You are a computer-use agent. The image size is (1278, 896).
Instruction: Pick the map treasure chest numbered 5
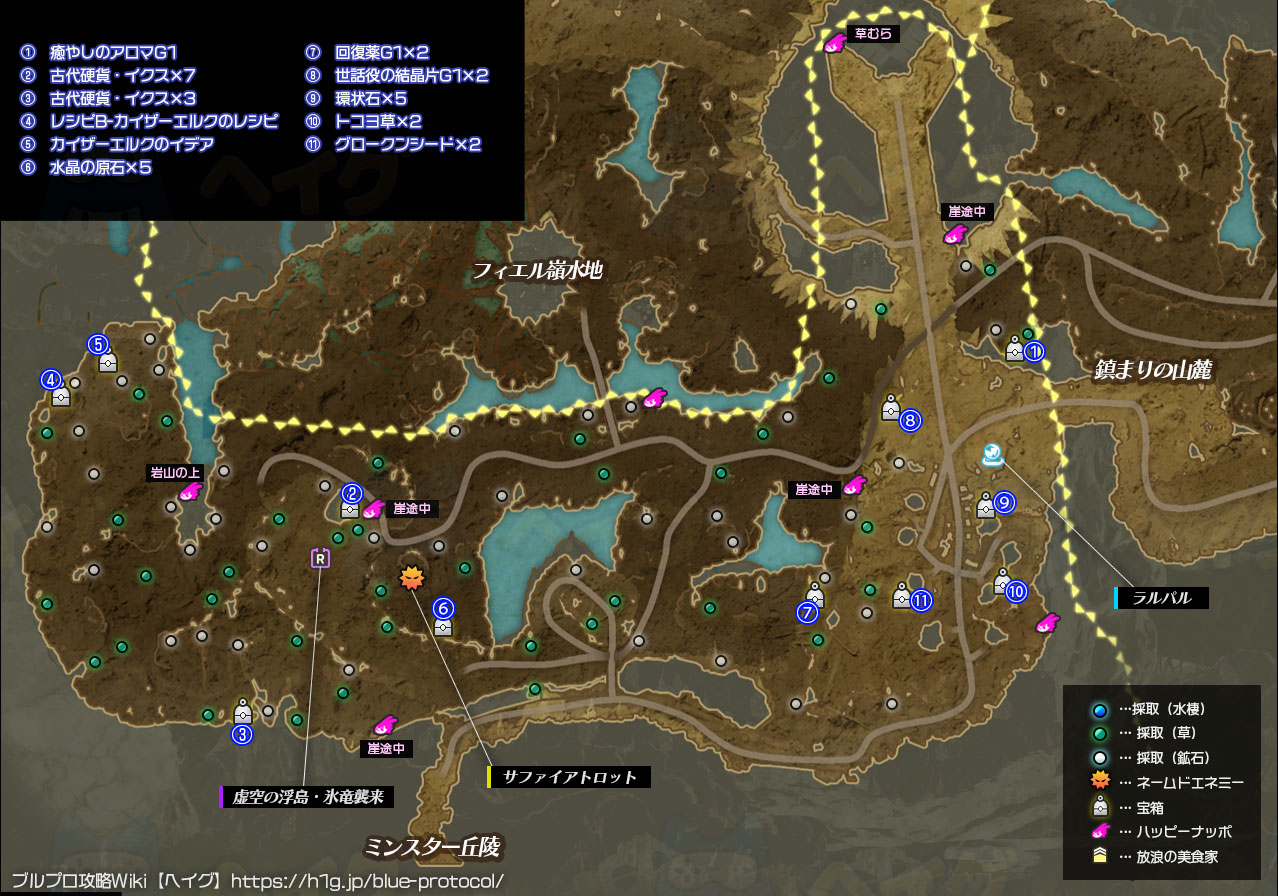point(108,361)
